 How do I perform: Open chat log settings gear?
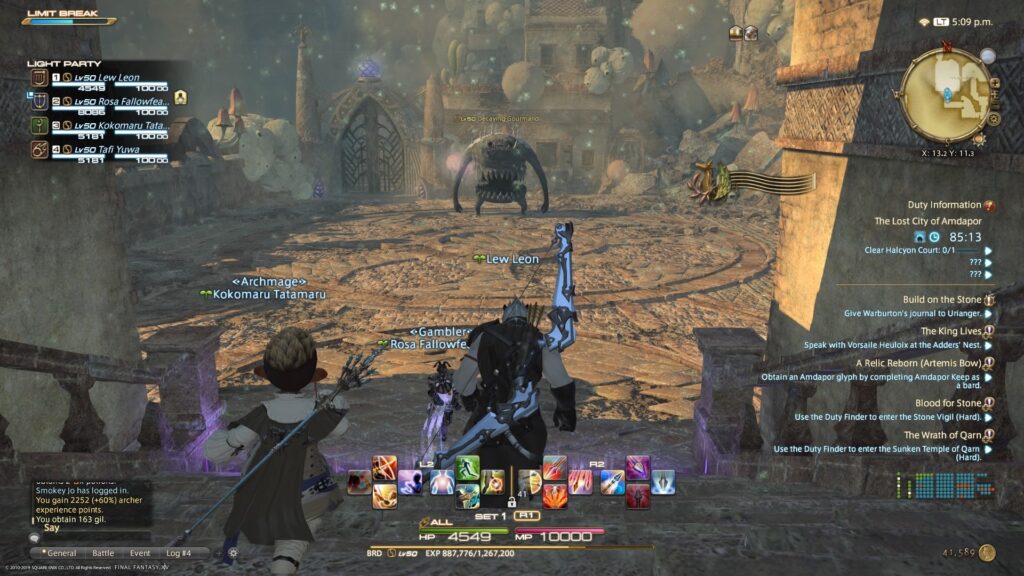pos(233,552)
